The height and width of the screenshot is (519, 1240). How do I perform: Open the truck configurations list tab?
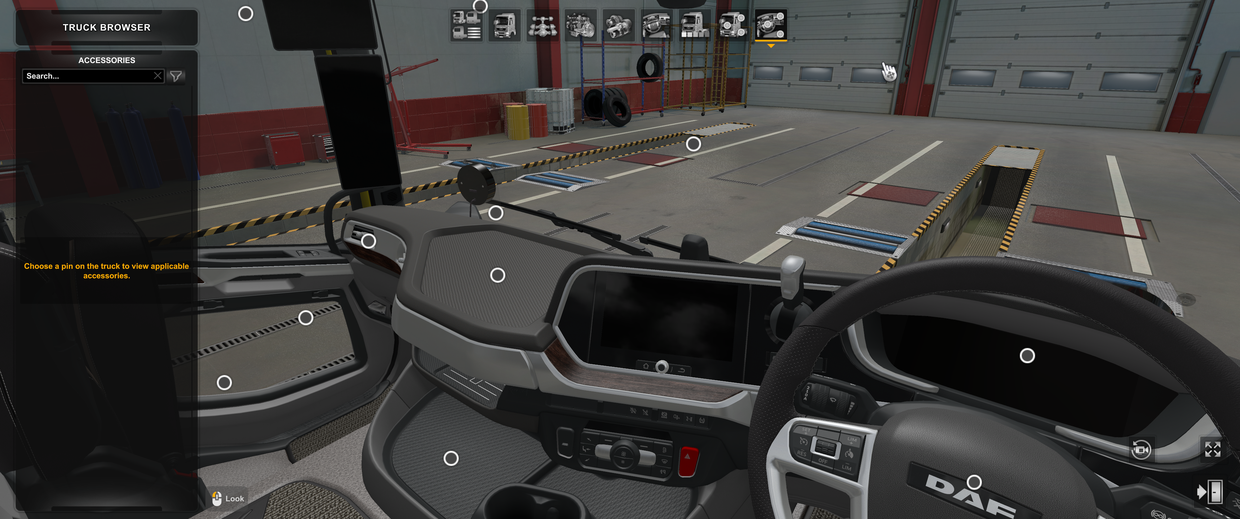(x=466, y=25)
